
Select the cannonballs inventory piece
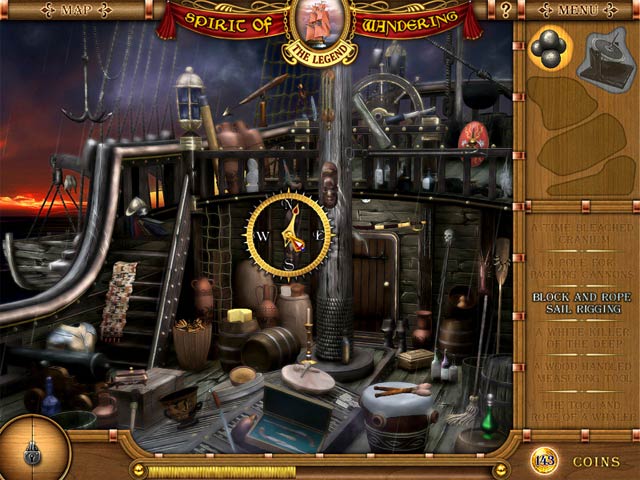(547, 48)
